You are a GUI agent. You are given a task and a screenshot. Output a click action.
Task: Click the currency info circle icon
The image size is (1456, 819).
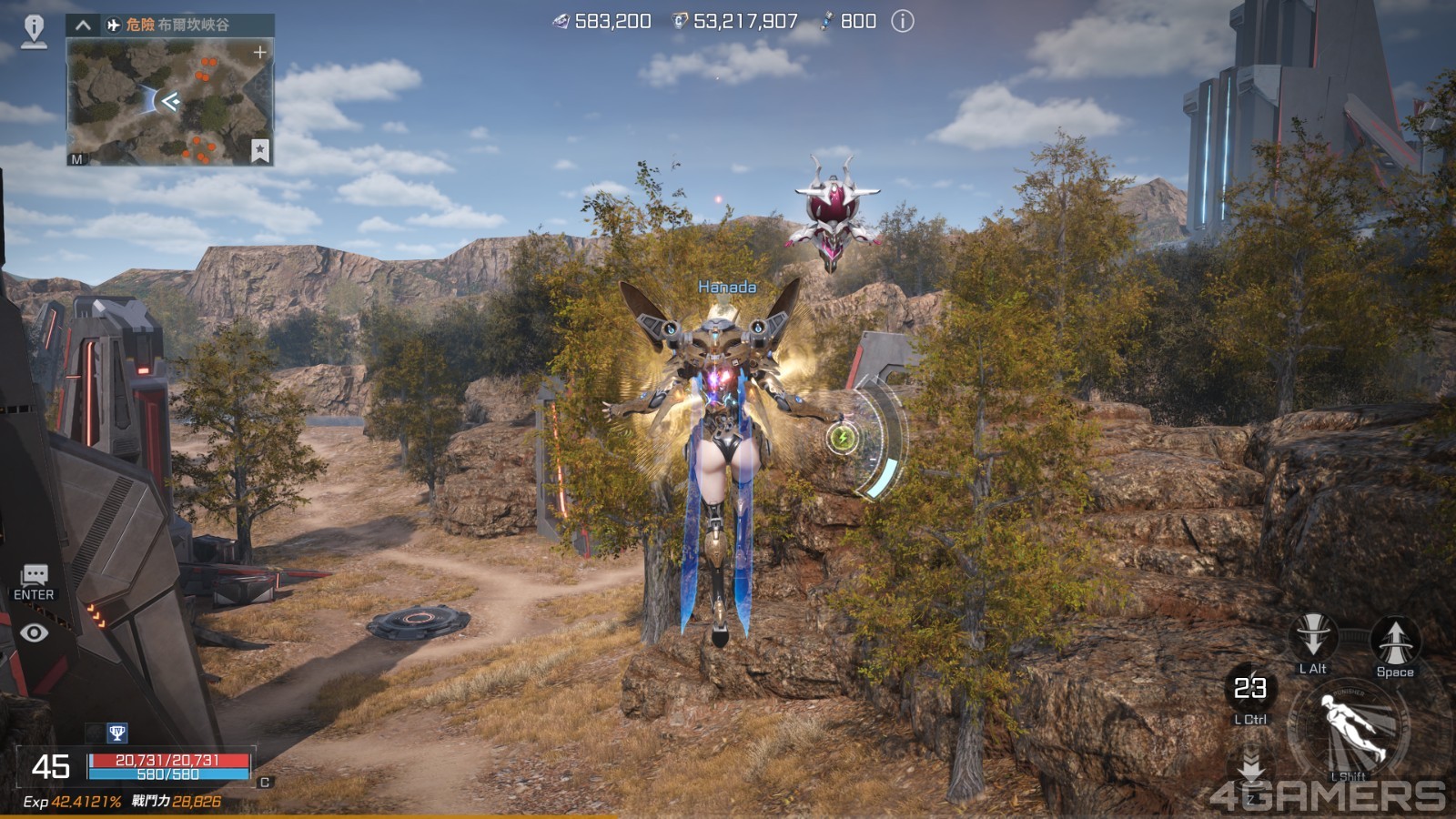pos(902,21)
